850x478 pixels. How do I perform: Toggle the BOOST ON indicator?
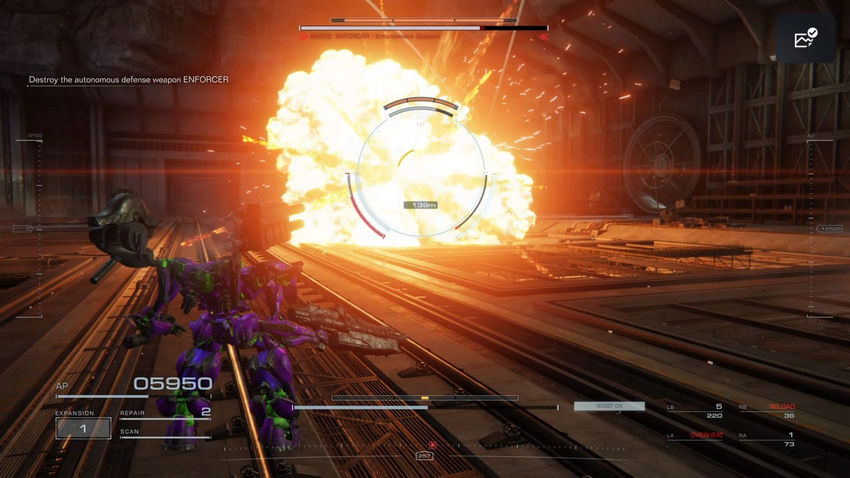coord(609,406)
